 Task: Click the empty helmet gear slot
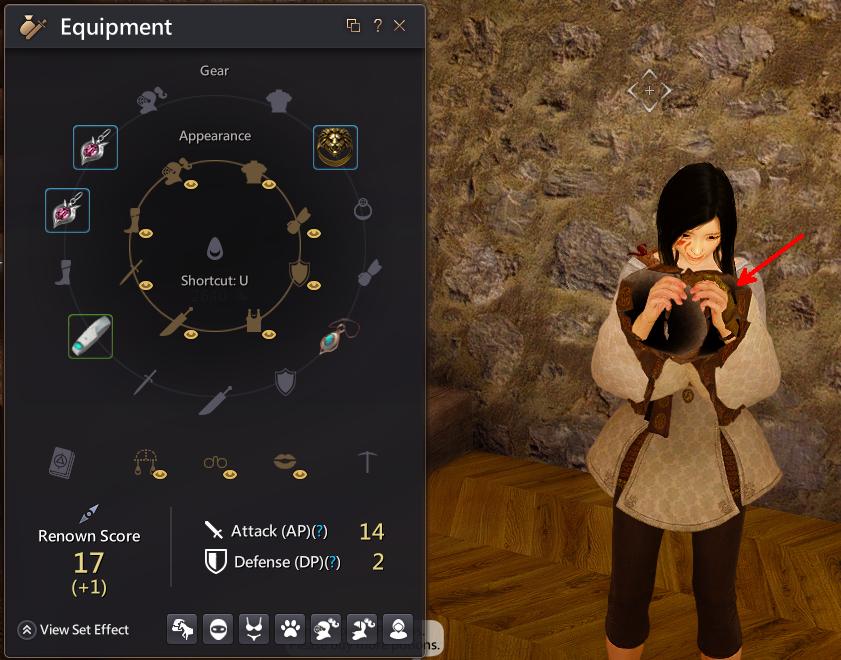pyautogui.click(x=147, y=101)
